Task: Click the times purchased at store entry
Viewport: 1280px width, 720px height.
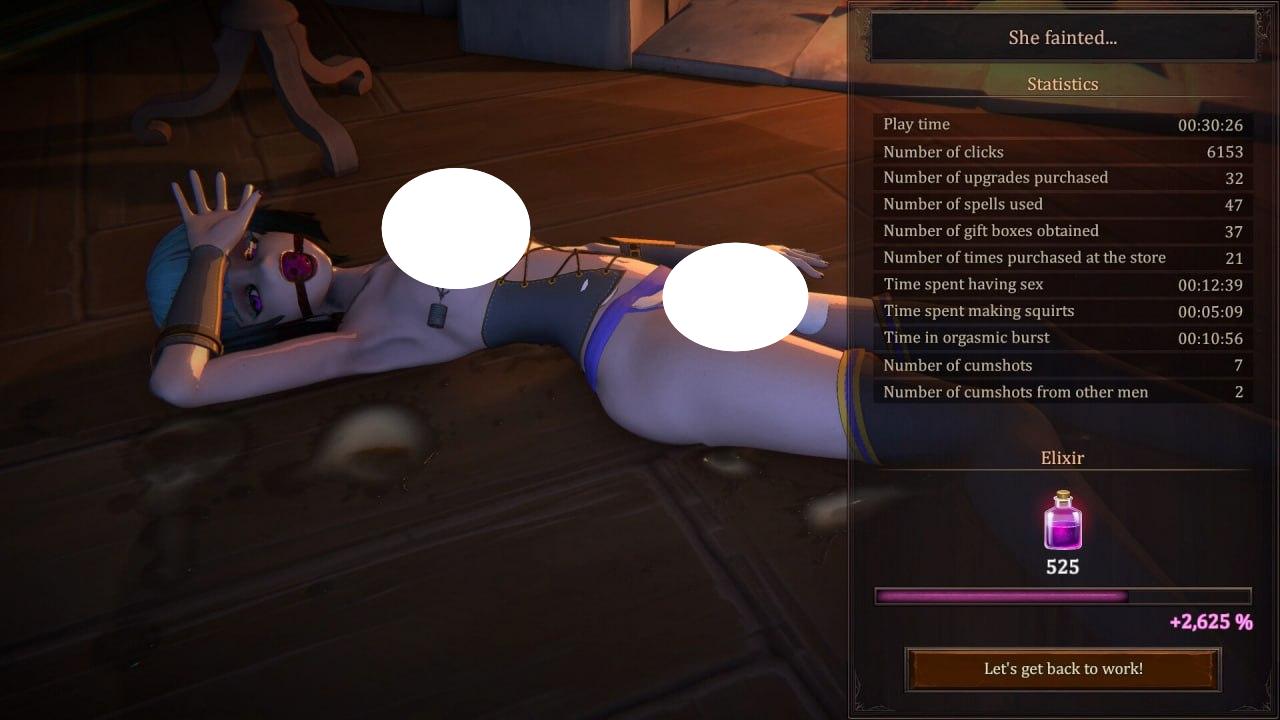Action: (1062, 257)
